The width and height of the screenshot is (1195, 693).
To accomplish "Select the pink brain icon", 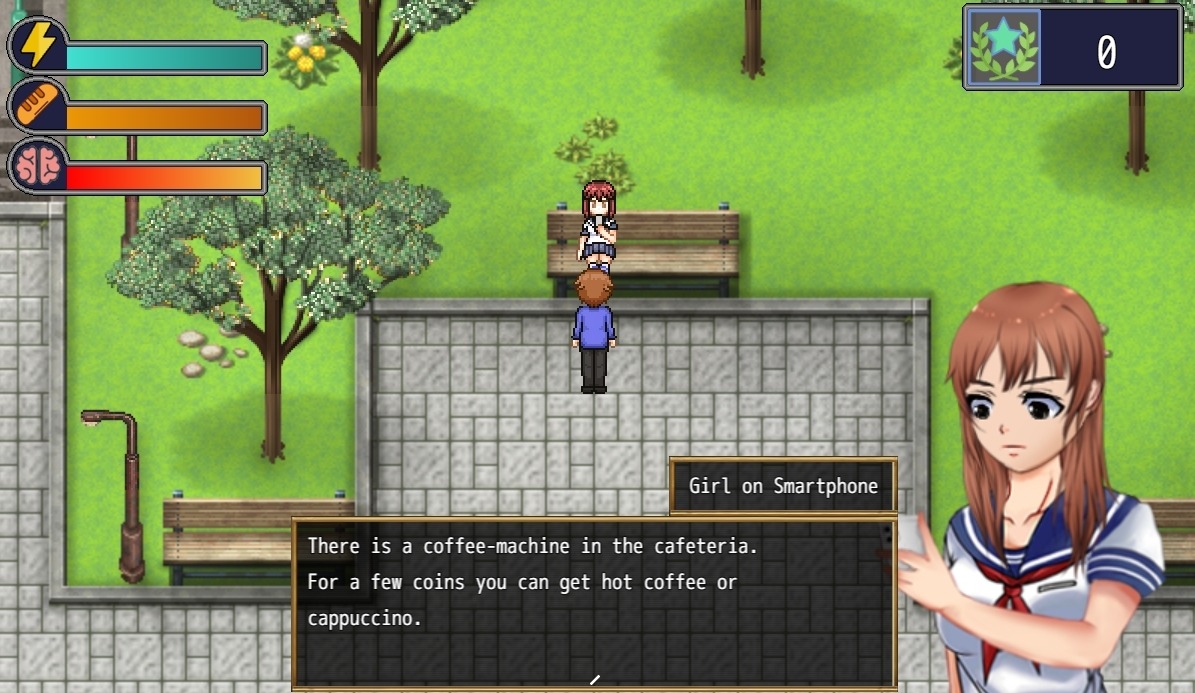I will coord(38,167).
